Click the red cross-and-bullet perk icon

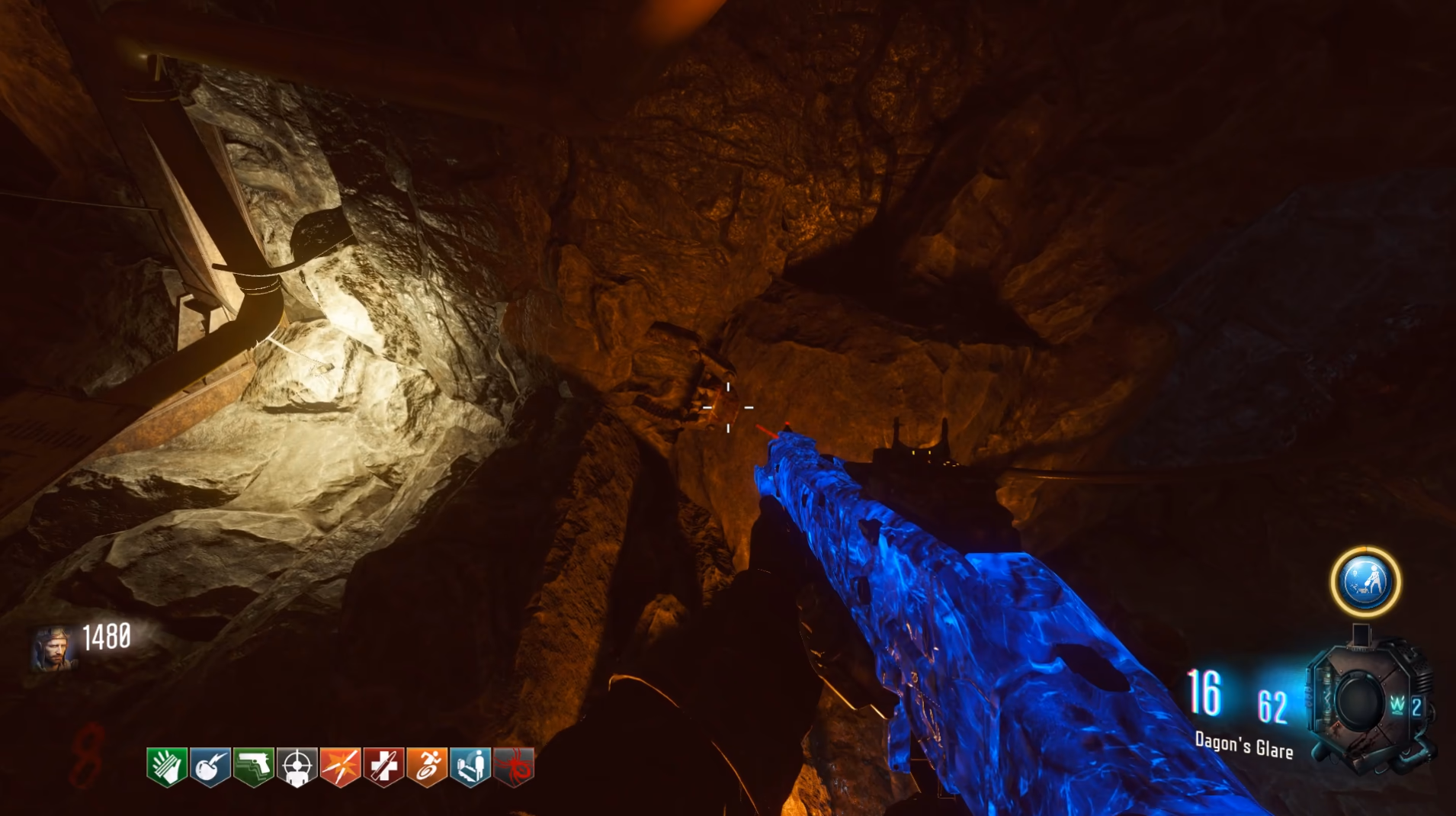tap(384, 766)
